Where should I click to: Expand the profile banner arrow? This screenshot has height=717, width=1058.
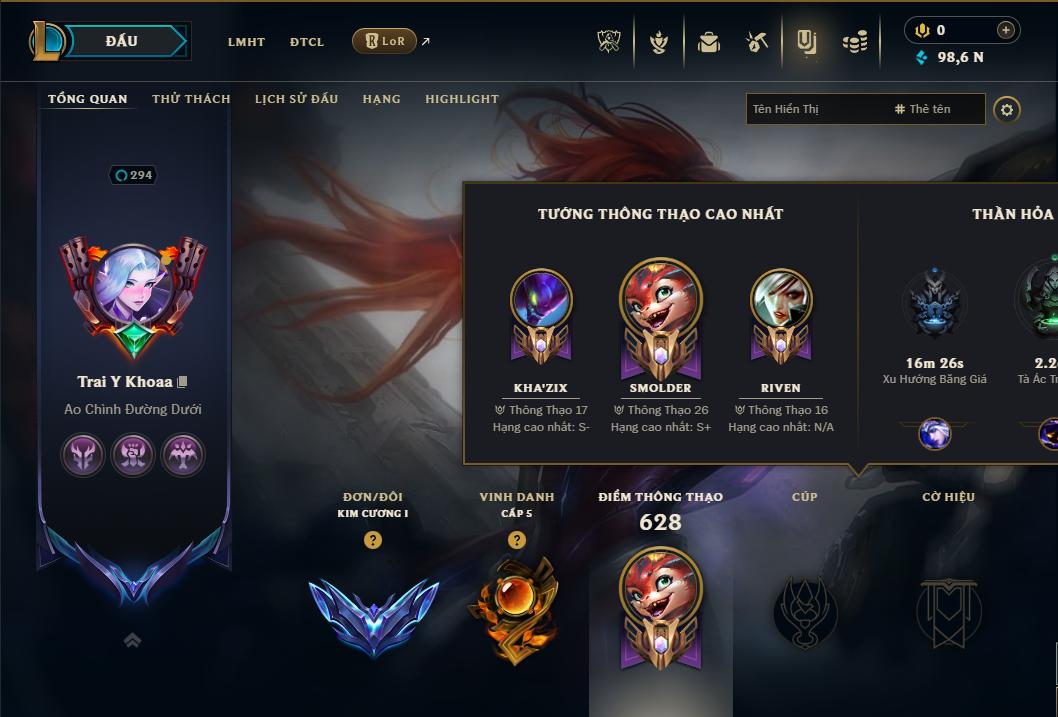(x=132, y=640)
